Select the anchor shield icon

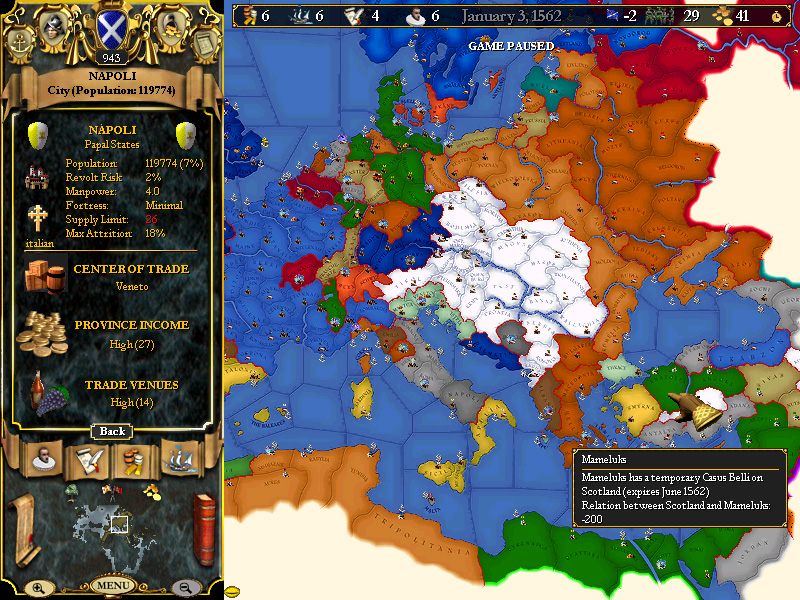tap(21, 43)
